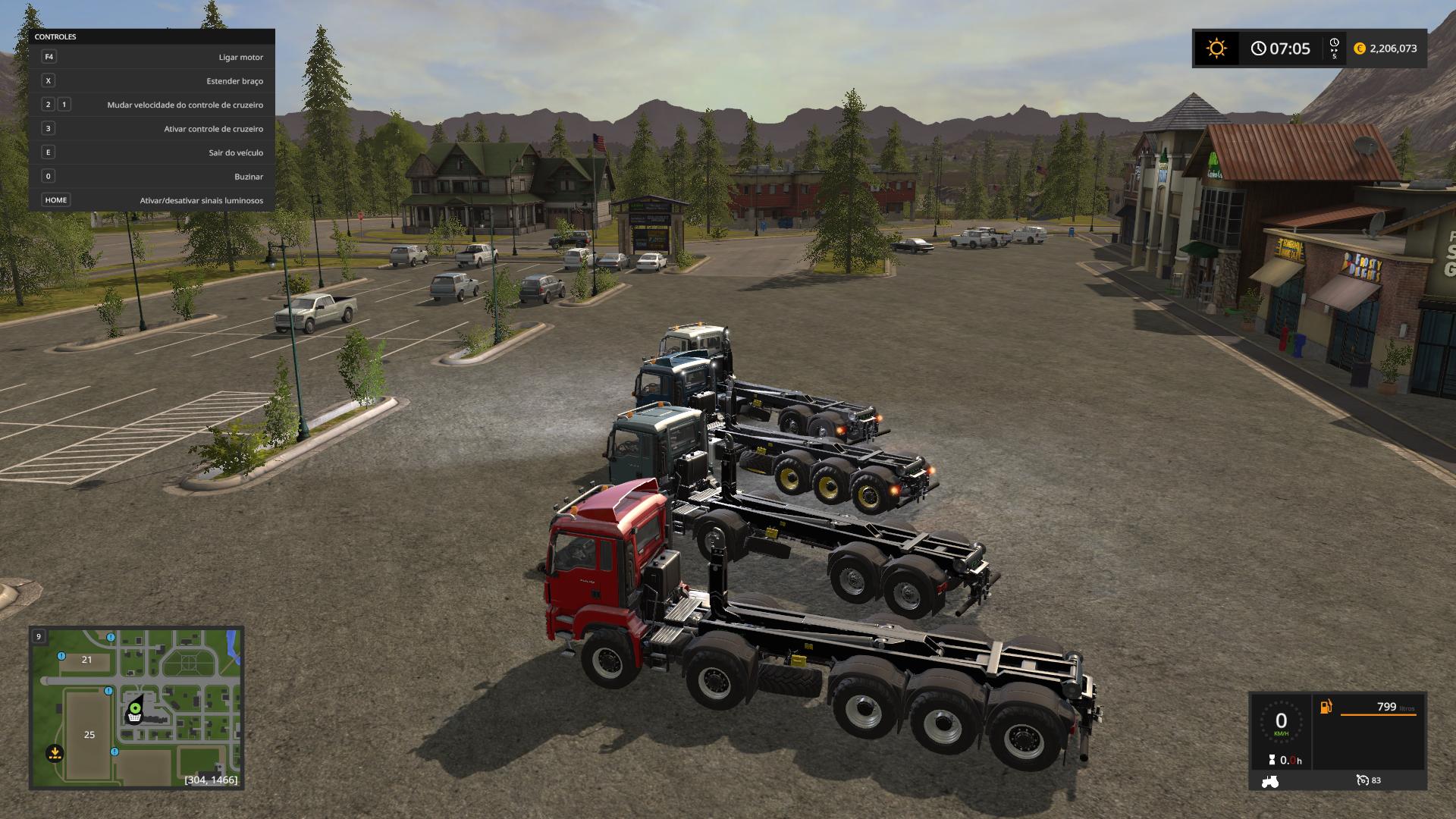Screen dimensions: 1456x819
Task: Select the shop basket marker on minimap
Action: pyautogui.click(x=134, y=717)
